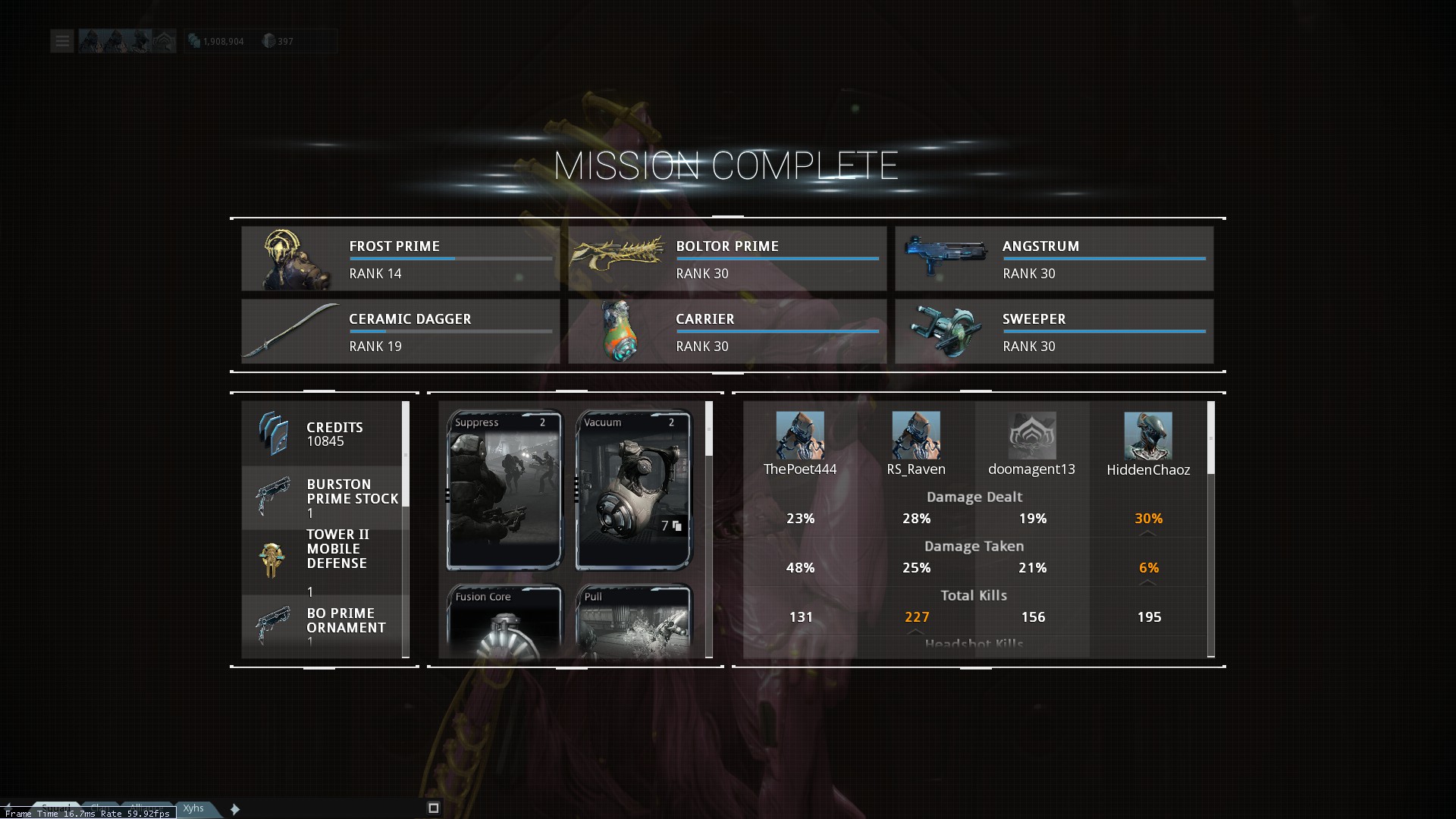The width and height of the screenshot is (1456, 819).
Task: Select the Frost Prime warframe panel
Action: tap(400, 259)
